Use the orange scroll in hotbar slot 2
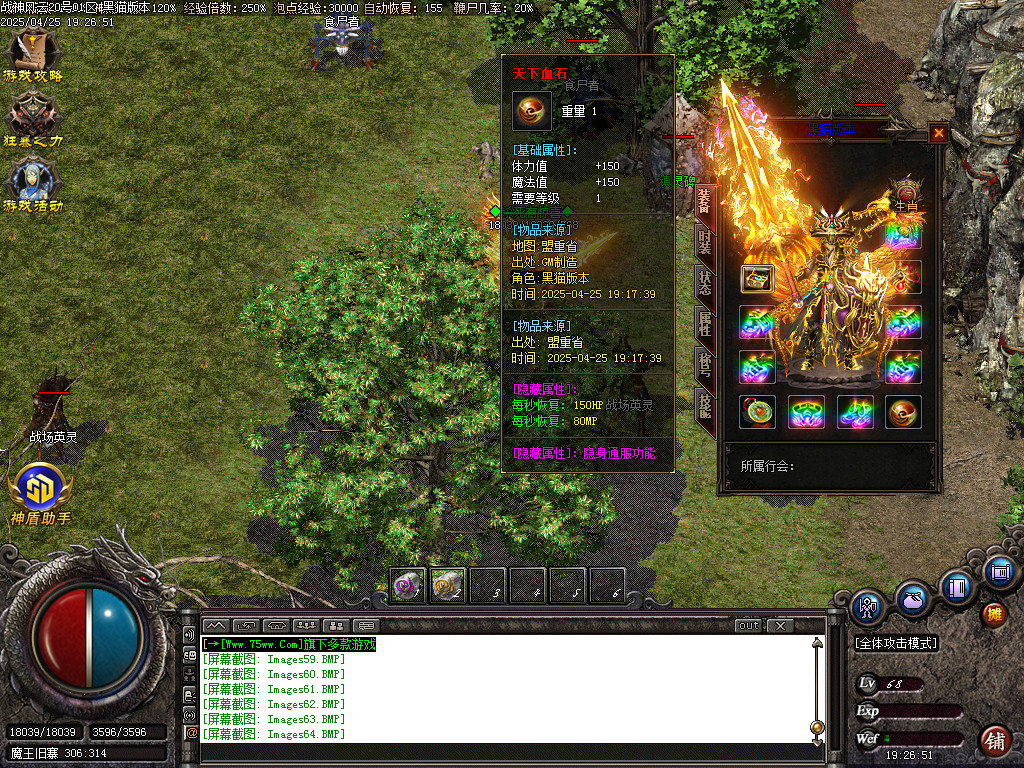1024x768 pixels. point(448,585)
